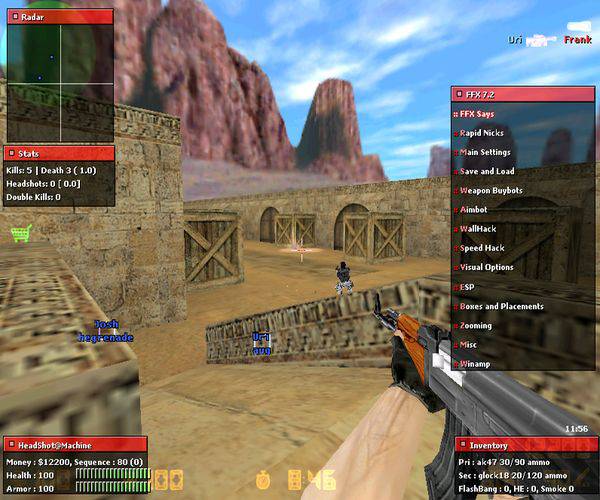Open Main Settings
The width and height of the screenshot is (600, 500).
[485, 152]
